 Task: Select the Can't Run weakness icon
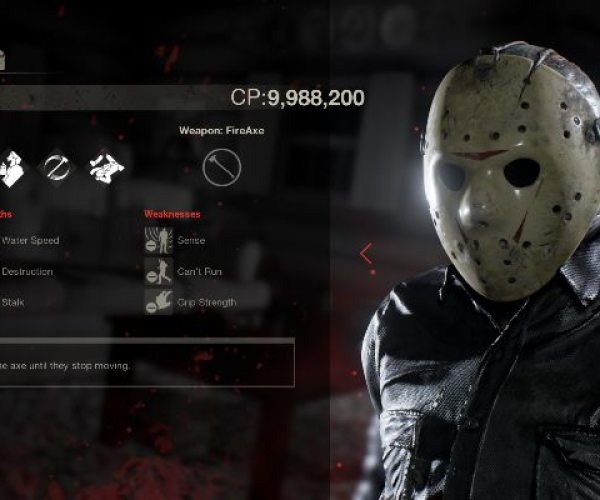tap(158, 271)
